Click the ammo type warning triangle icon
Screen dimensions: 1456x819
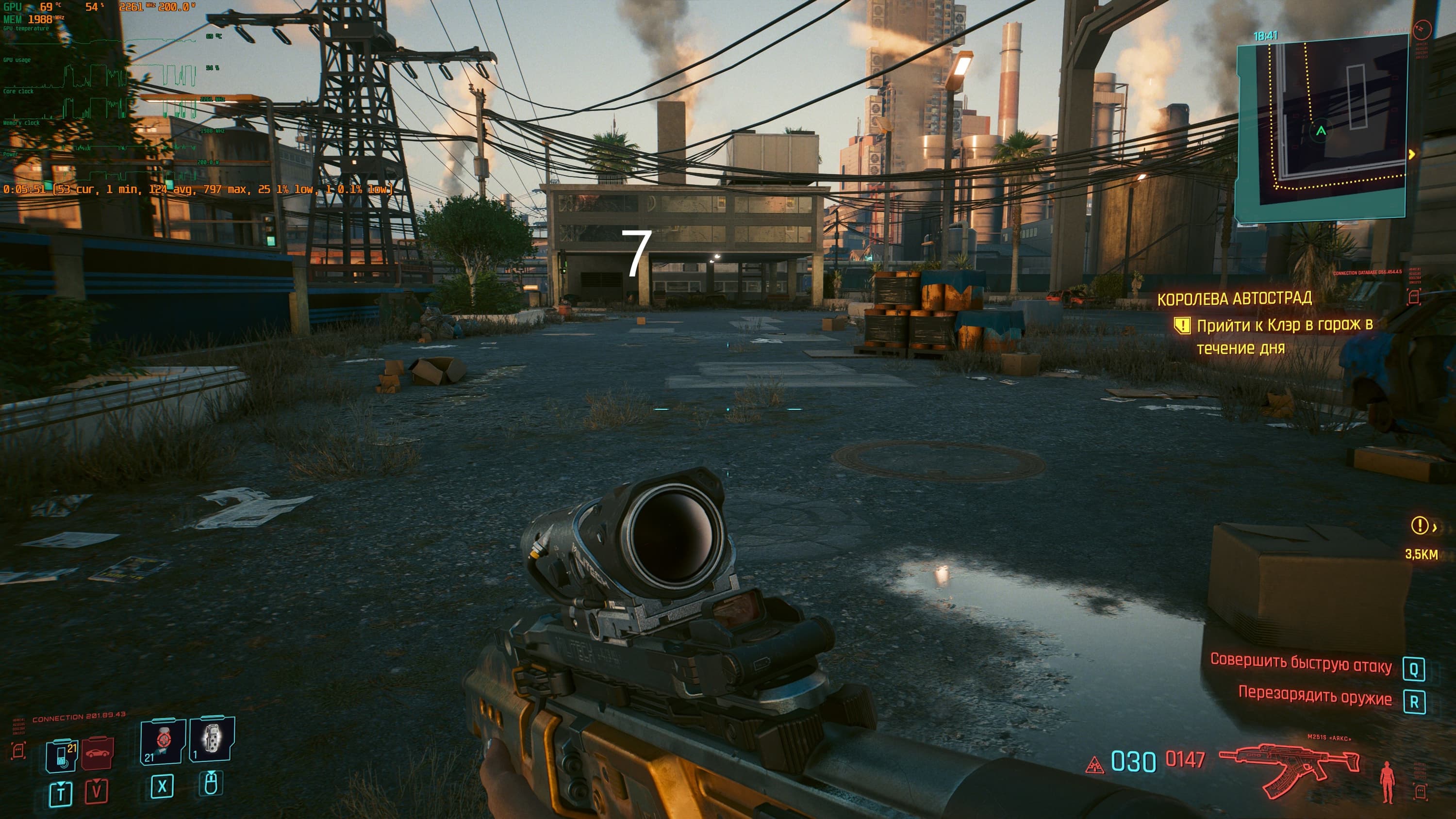1095,765
